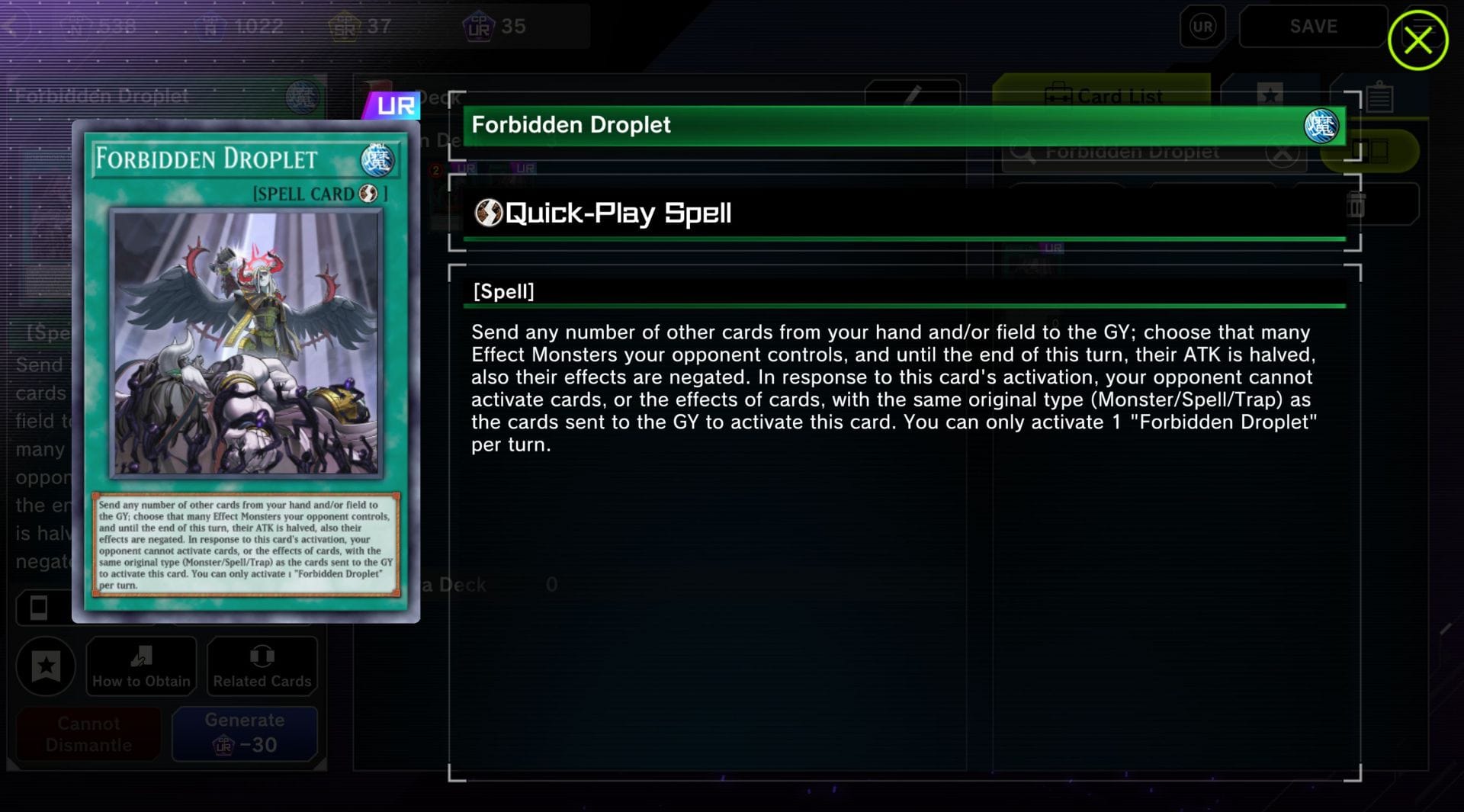Generate Forbidden Droplet for 30 UR points
This screenshot has height=812, width=1464.
(244, 733)
